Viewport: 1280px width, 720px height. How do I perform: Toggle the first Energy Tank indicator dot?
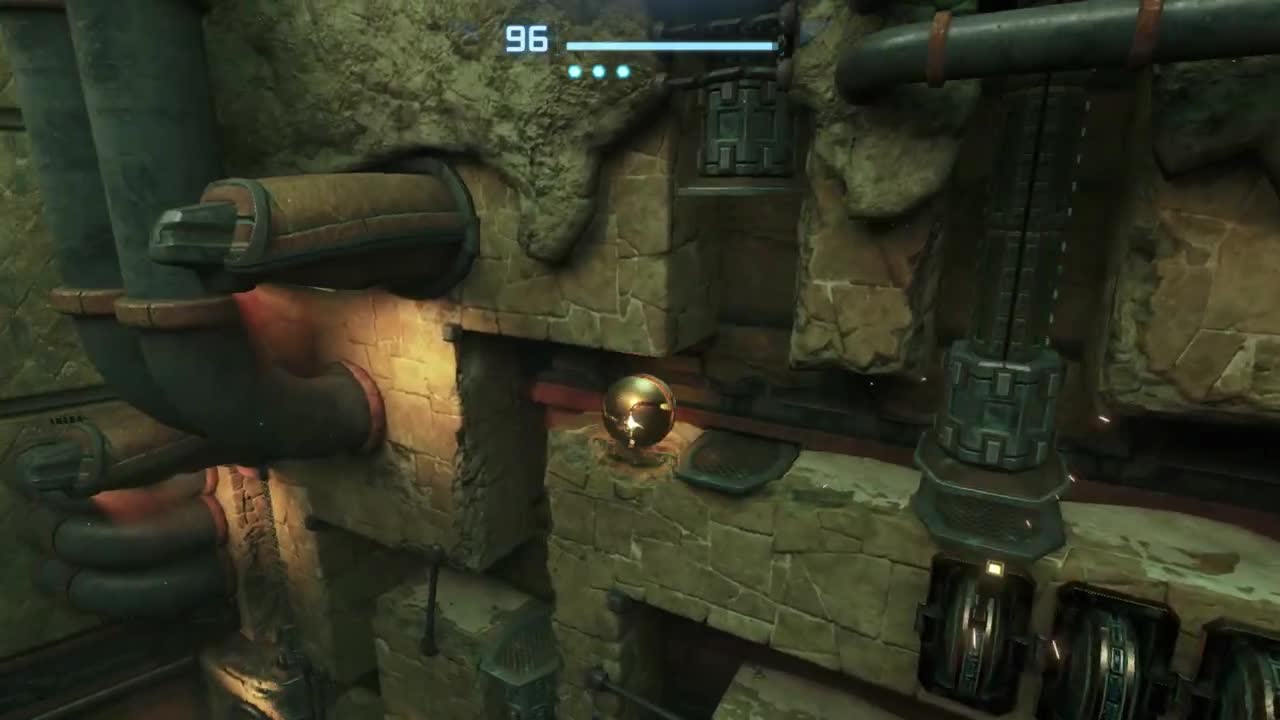(573, 70)
